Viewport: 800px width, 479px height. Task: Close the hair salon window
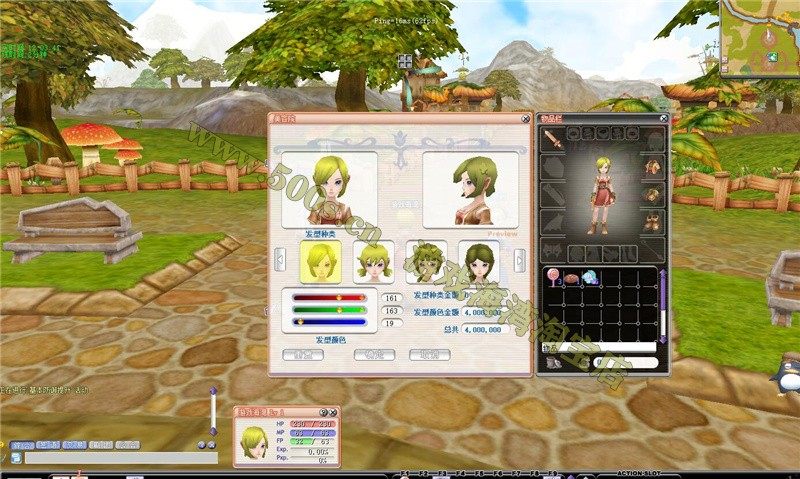pyautogui.click(x=526, y=119)
